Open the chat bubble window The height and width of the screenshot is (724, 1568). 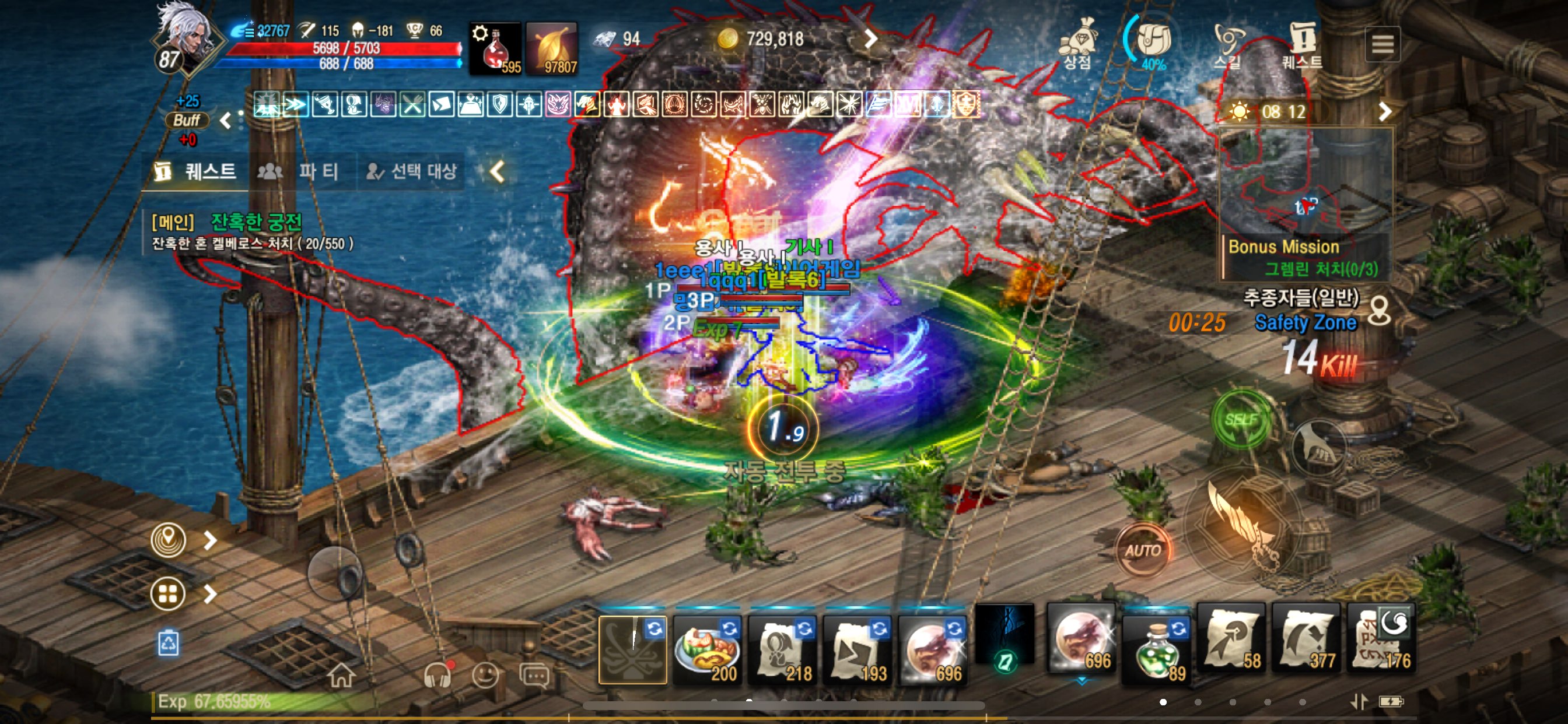click(534, 676)
